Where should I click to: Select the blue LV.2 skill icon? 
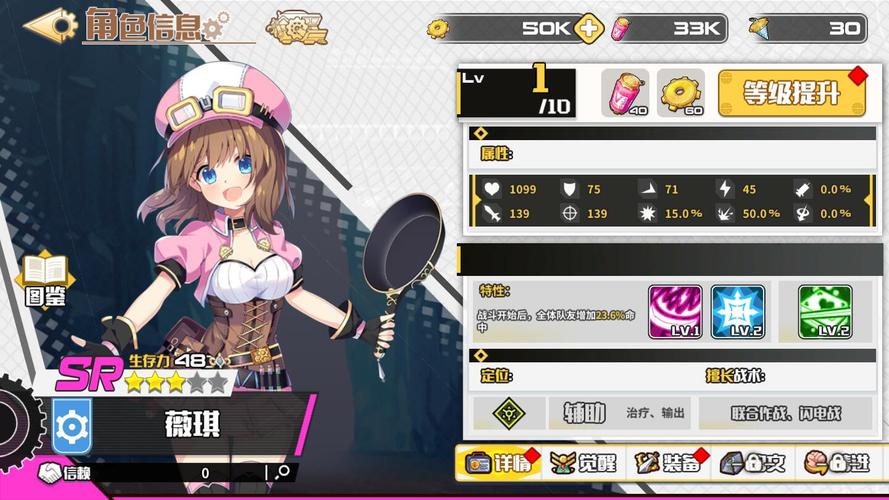coord(738,311)
